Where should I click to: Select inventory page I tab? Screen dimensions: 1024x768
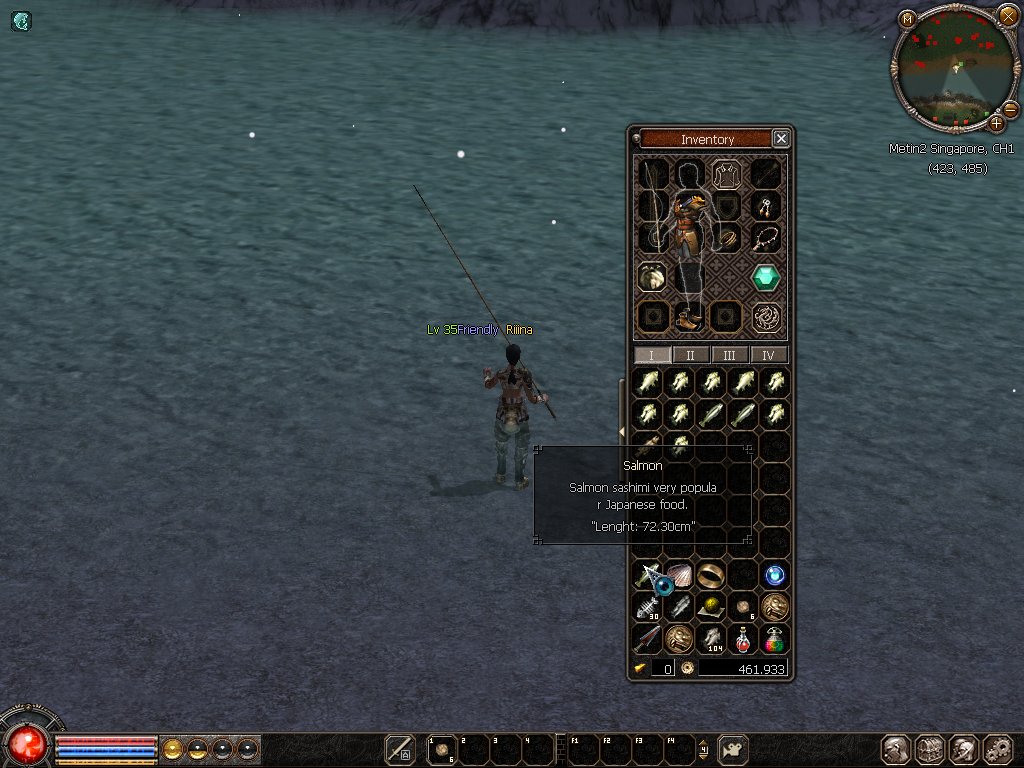[652, 355]
